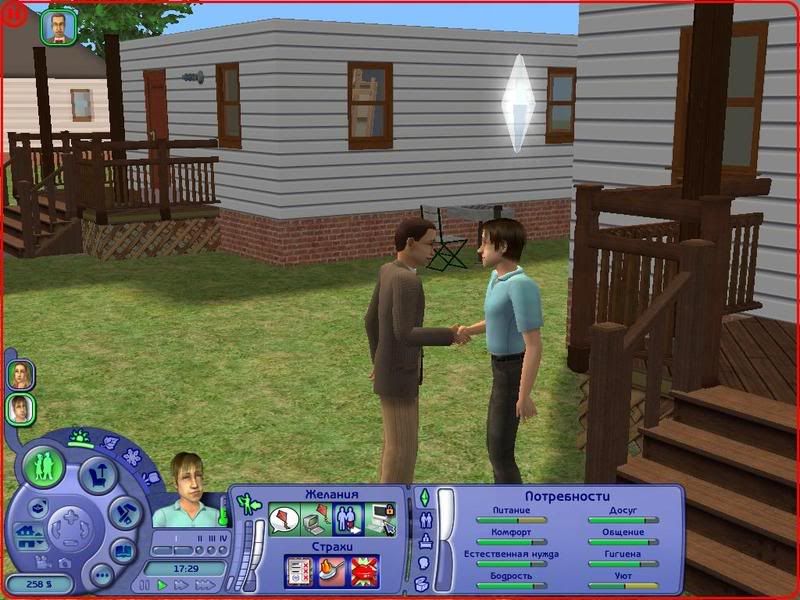Screen dimensions: 800x600
Task: Open the needs tab with green plumbob
Action: [422, 497]
